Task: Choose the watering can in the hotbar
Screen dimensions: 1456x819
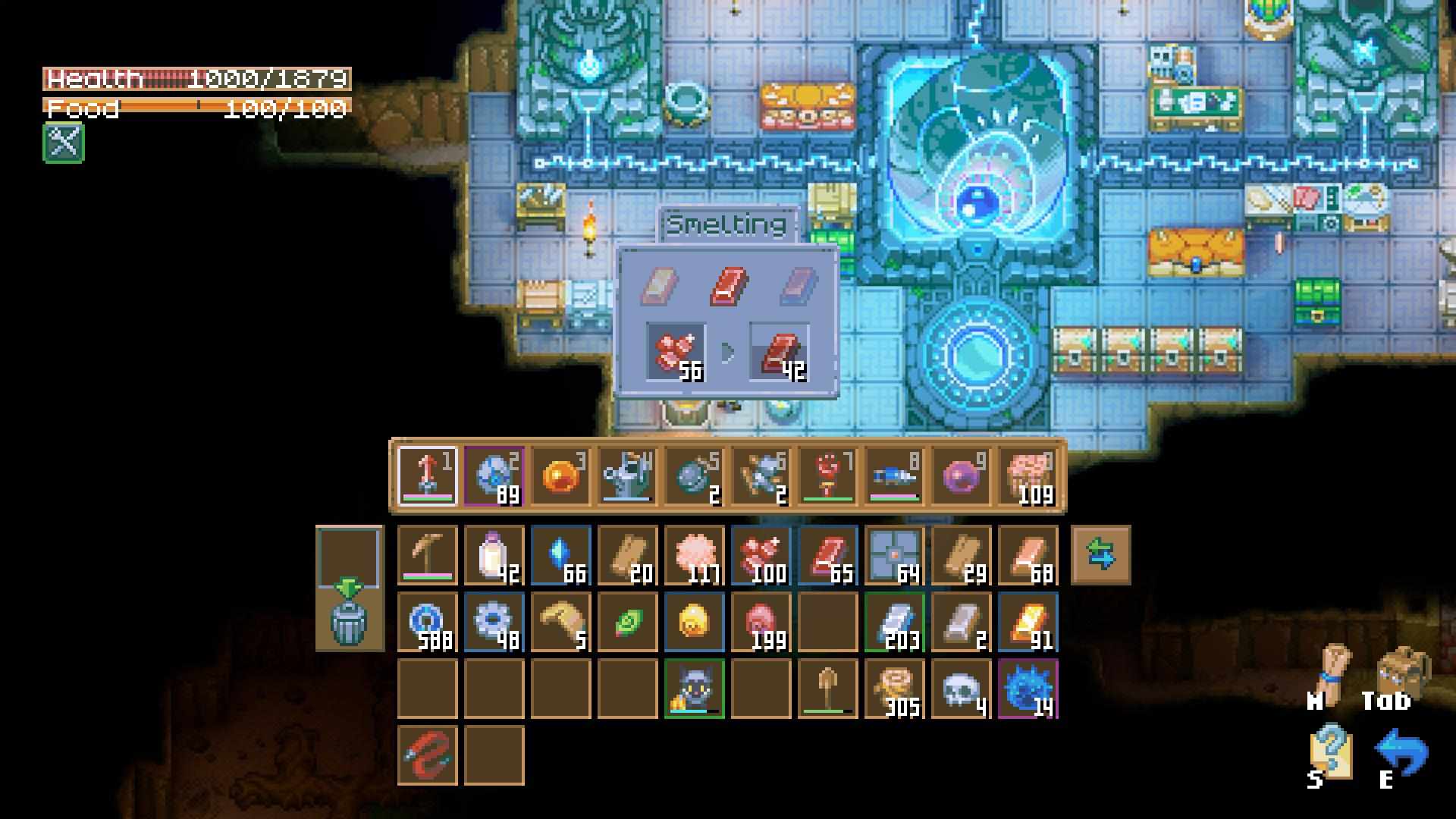Action: [628, 476]
